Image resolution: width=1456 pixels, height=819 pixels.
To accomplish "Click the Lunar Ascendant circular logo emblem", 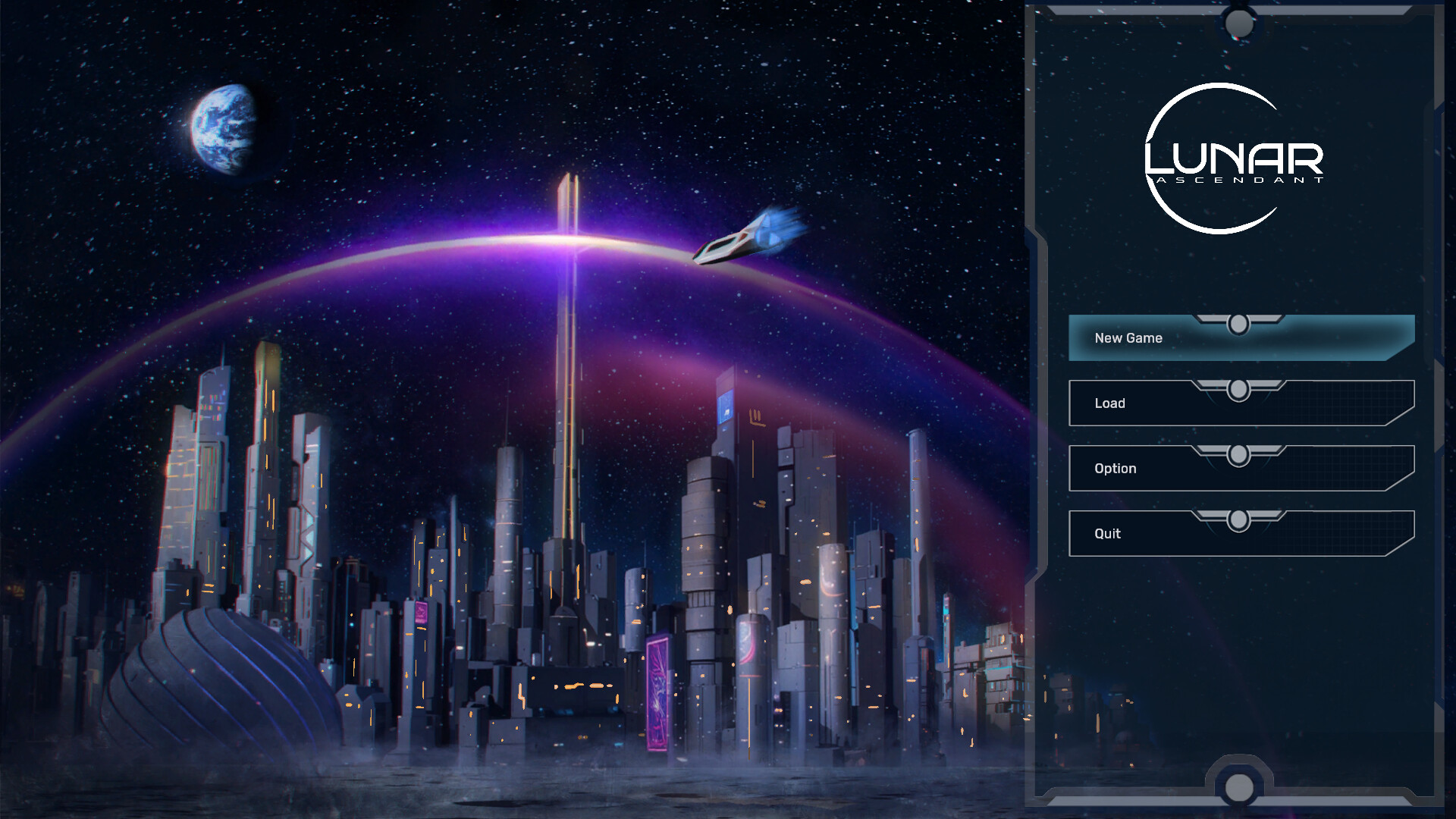I will pos(1221,159).
